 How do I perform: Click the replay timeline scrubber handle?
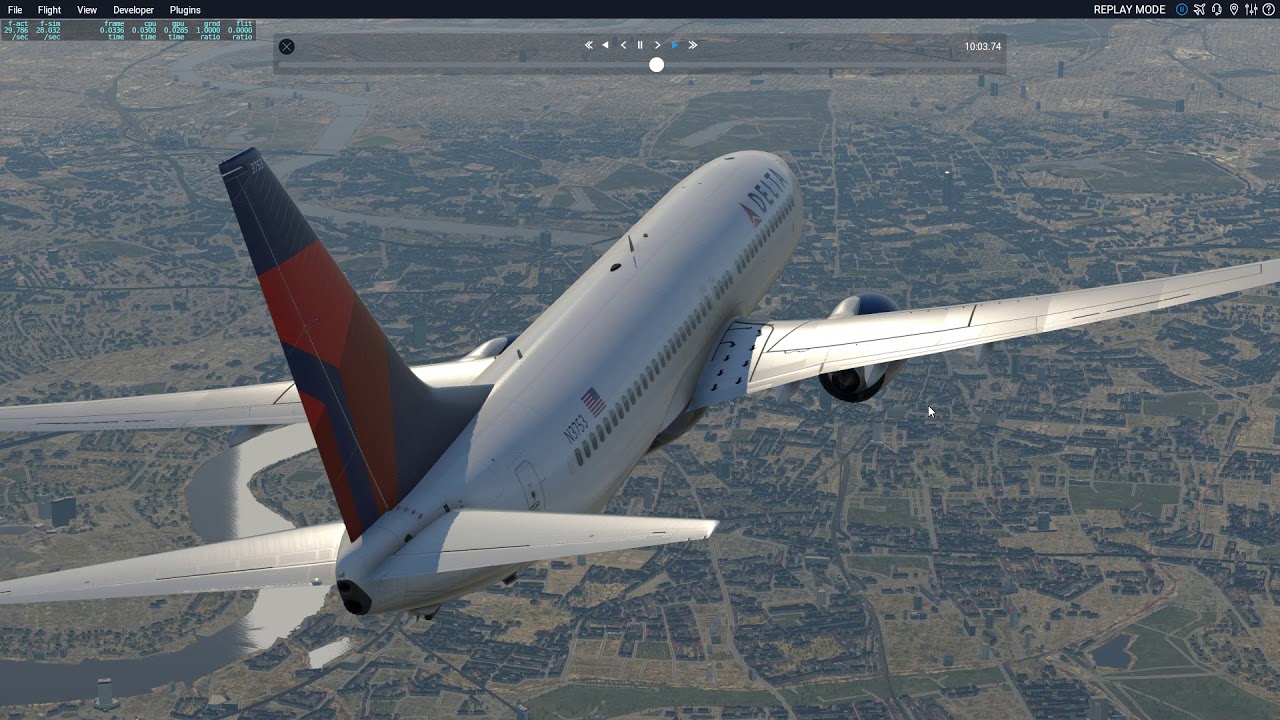pyautogui.click(x=656, y=65)
